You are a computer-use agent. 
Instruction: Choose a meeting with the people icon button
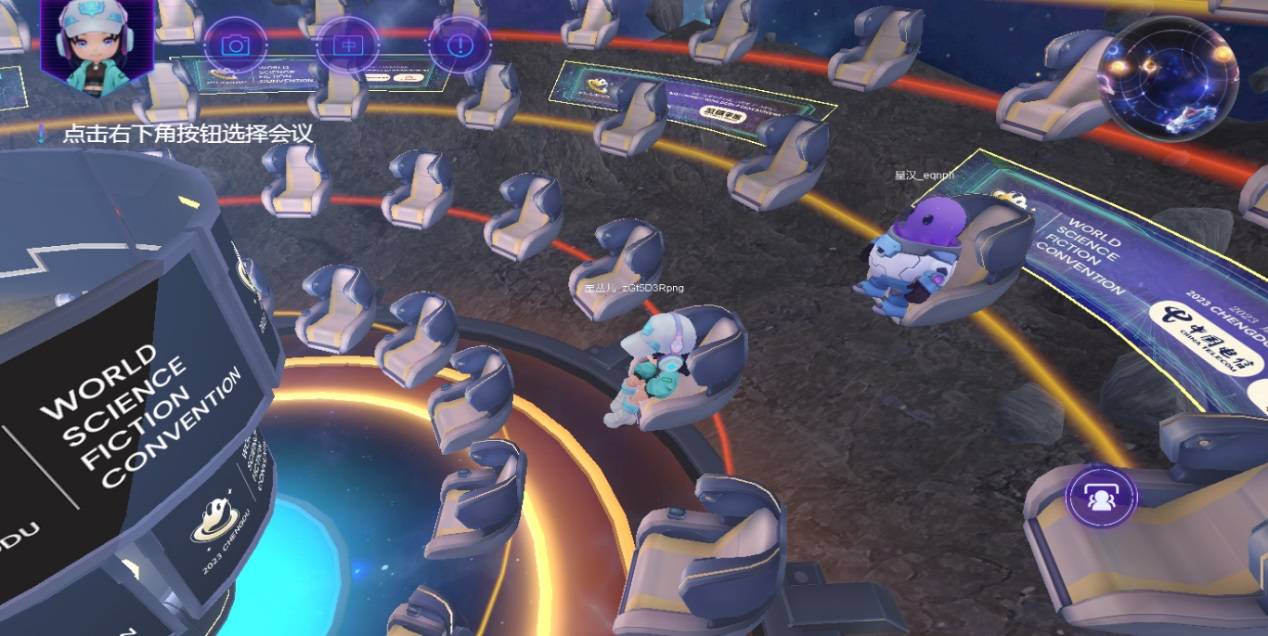[x=1101, y=497]
